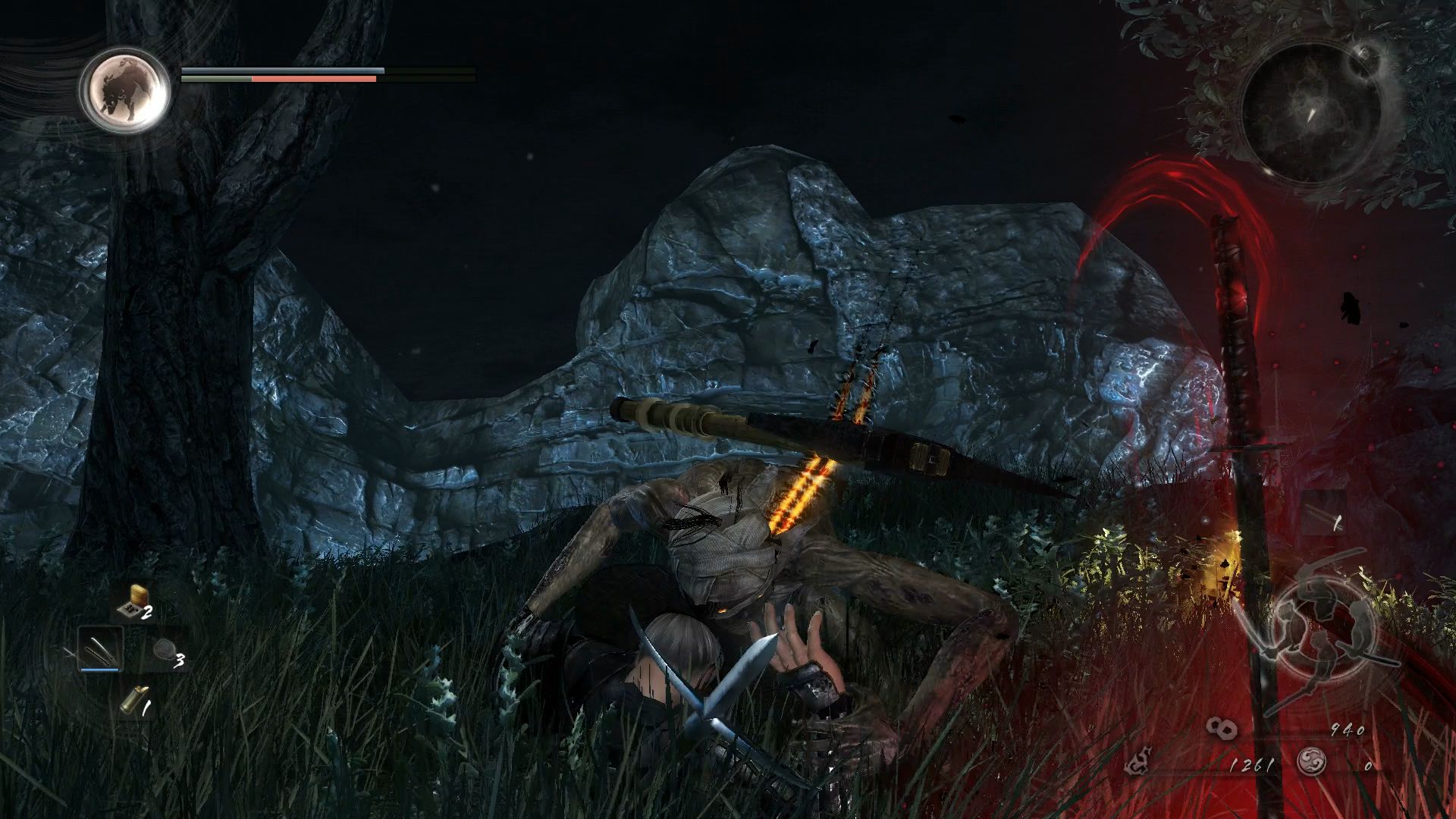Select the golden item slot with count 2
The image size is (1456, 819).
135,603
